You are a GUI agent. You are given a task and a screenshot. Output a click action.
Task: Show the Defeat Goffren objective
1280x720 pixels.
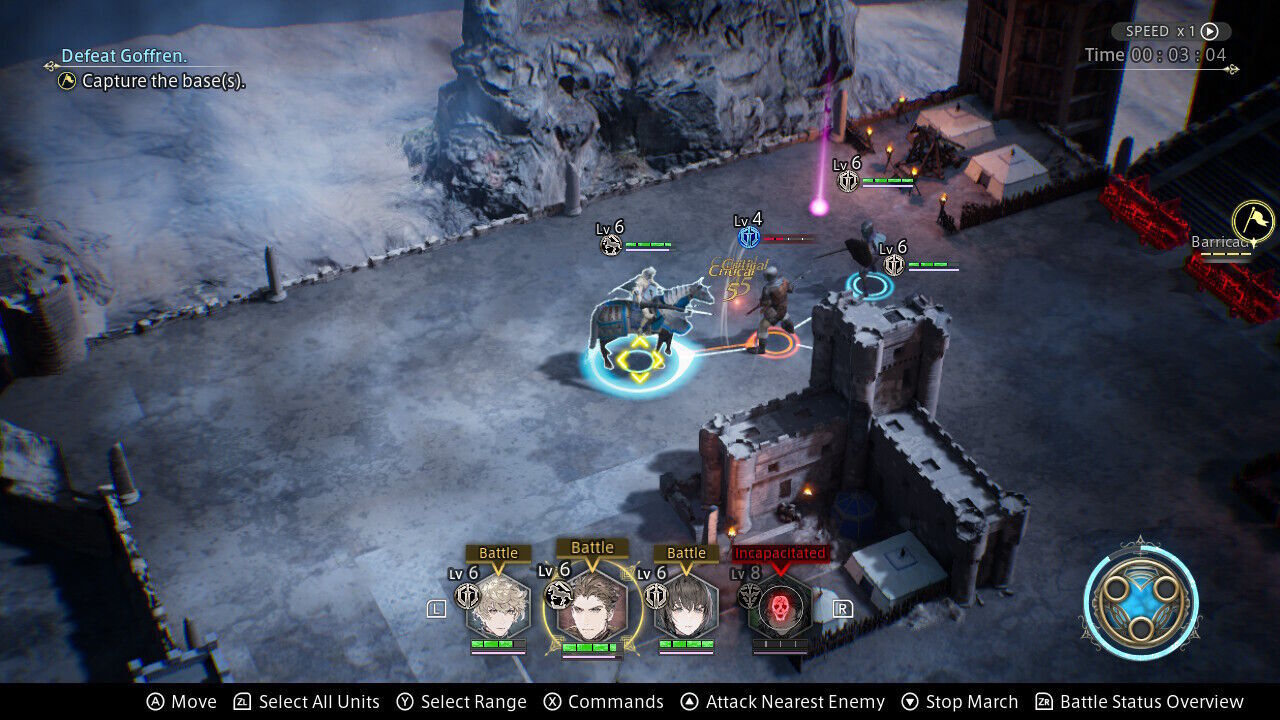pos(125,56)
